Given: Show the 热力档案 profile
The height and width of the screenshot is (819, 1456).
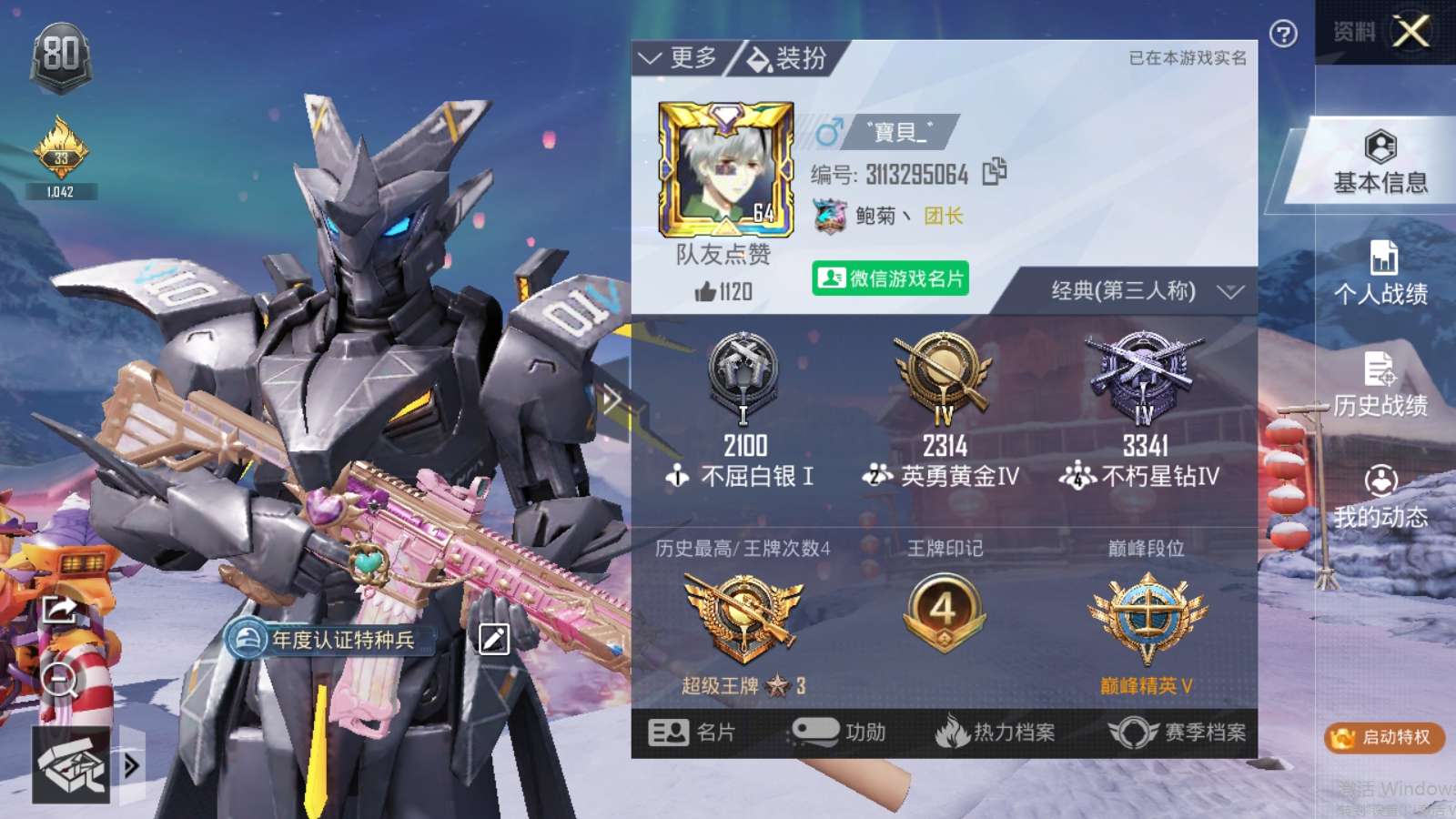Looking at the screenshot, I should pos(996,733).
